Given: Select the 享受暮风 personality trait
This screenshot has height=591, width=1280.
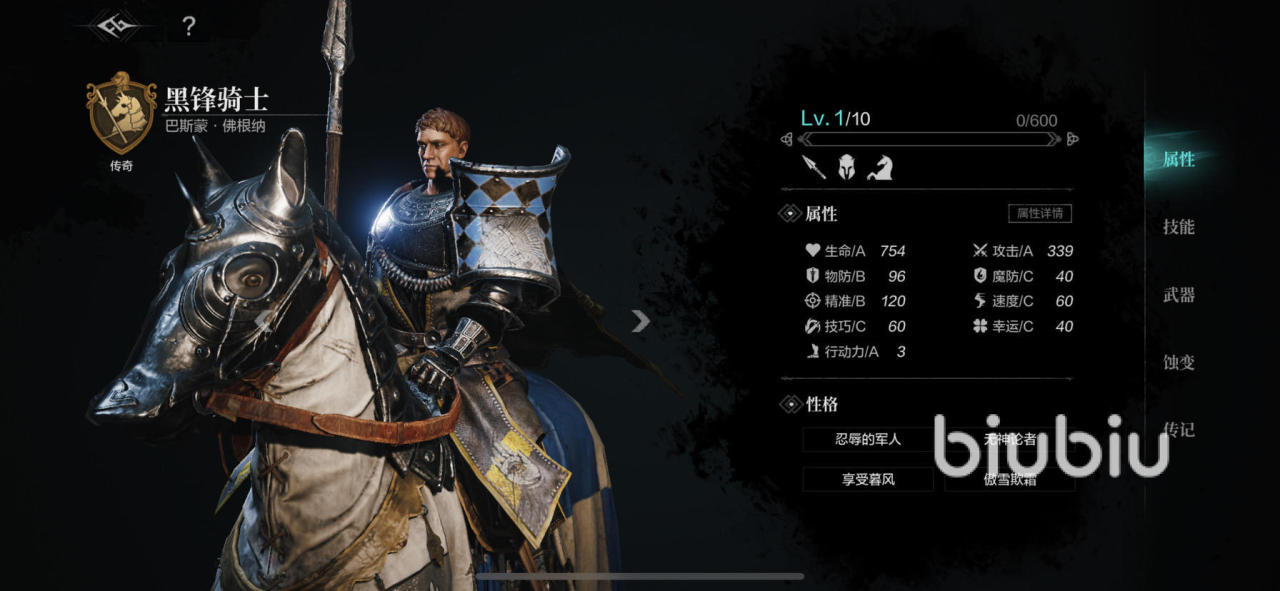Looking at the screenshot, I should (867, 479).
